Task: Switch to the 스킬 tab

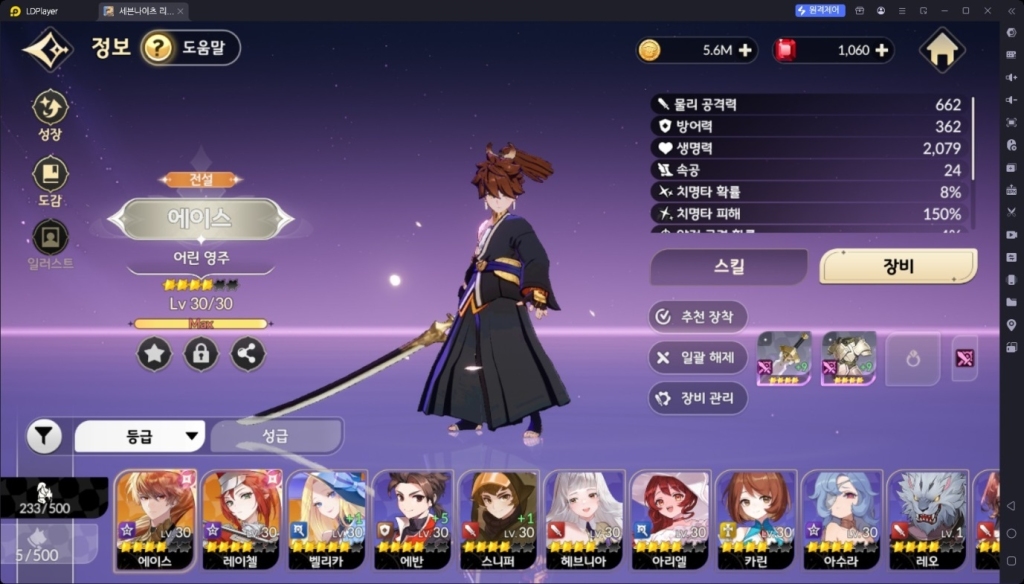Action: tap(728, 267)
